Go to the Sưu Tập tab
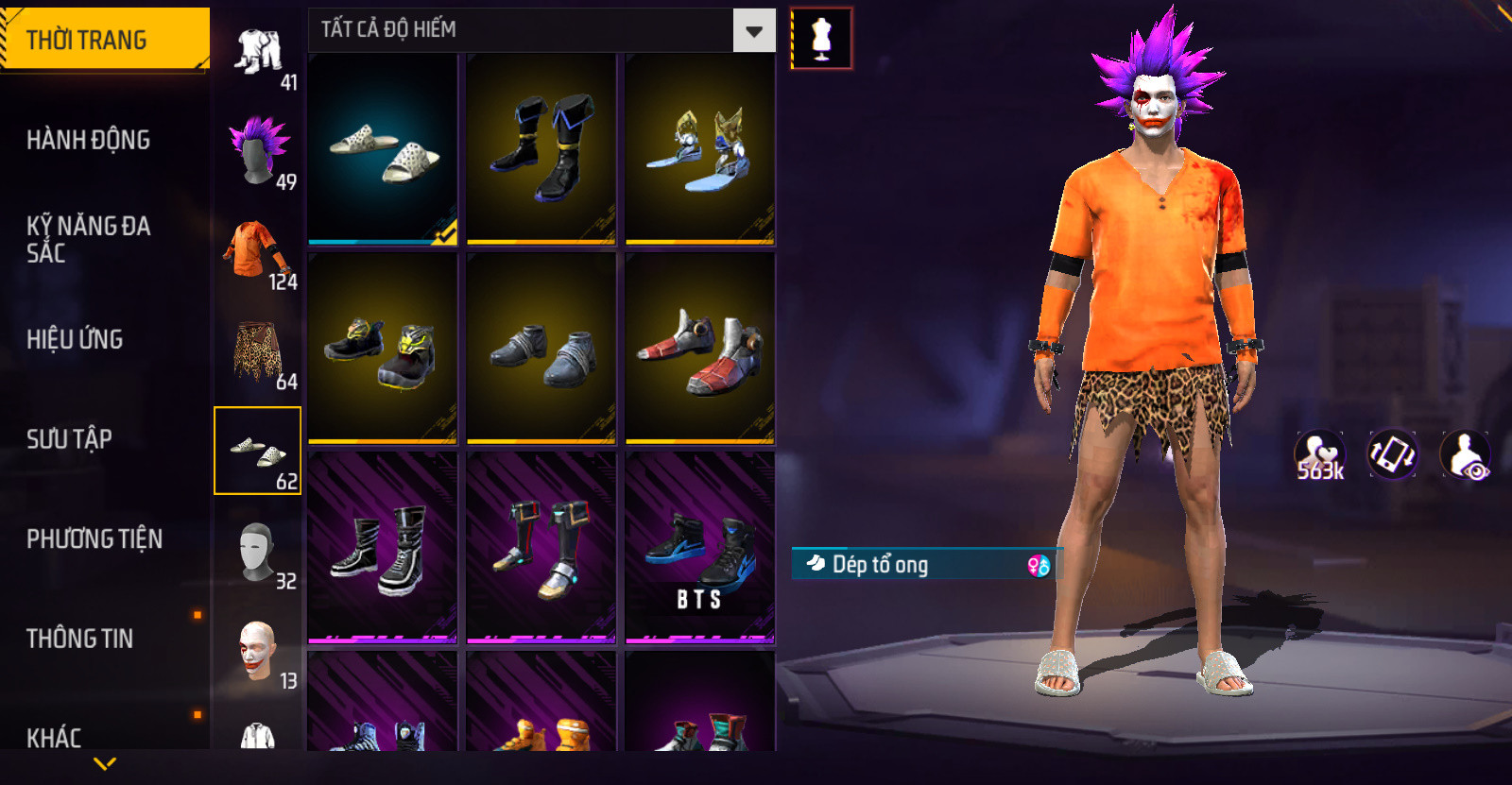Image resolution: width=1512 pixels, height=785 pixels. 69,439
